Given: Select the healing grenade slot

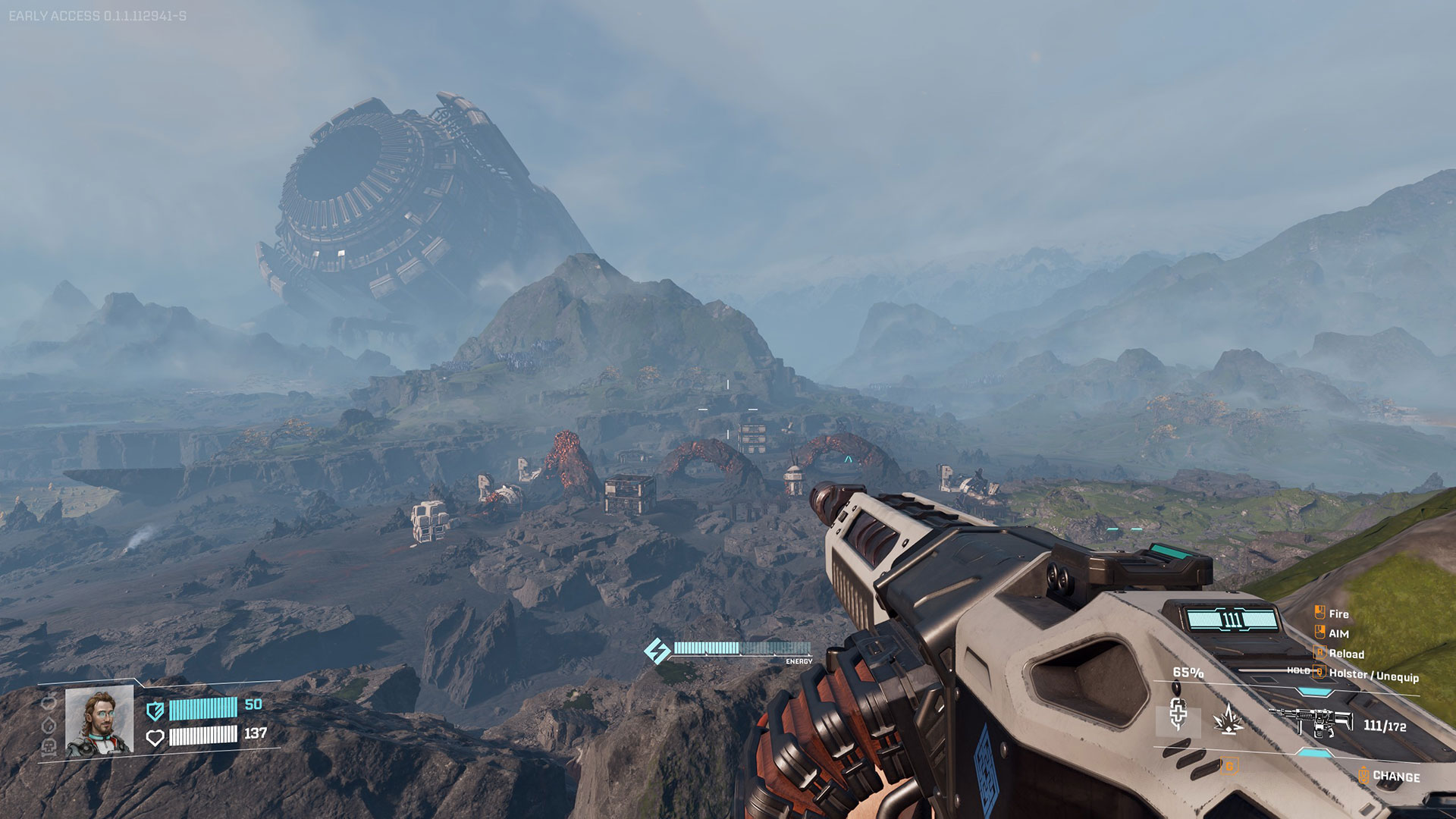Looking at the screenshot, I should click(x=1178, y=715).
